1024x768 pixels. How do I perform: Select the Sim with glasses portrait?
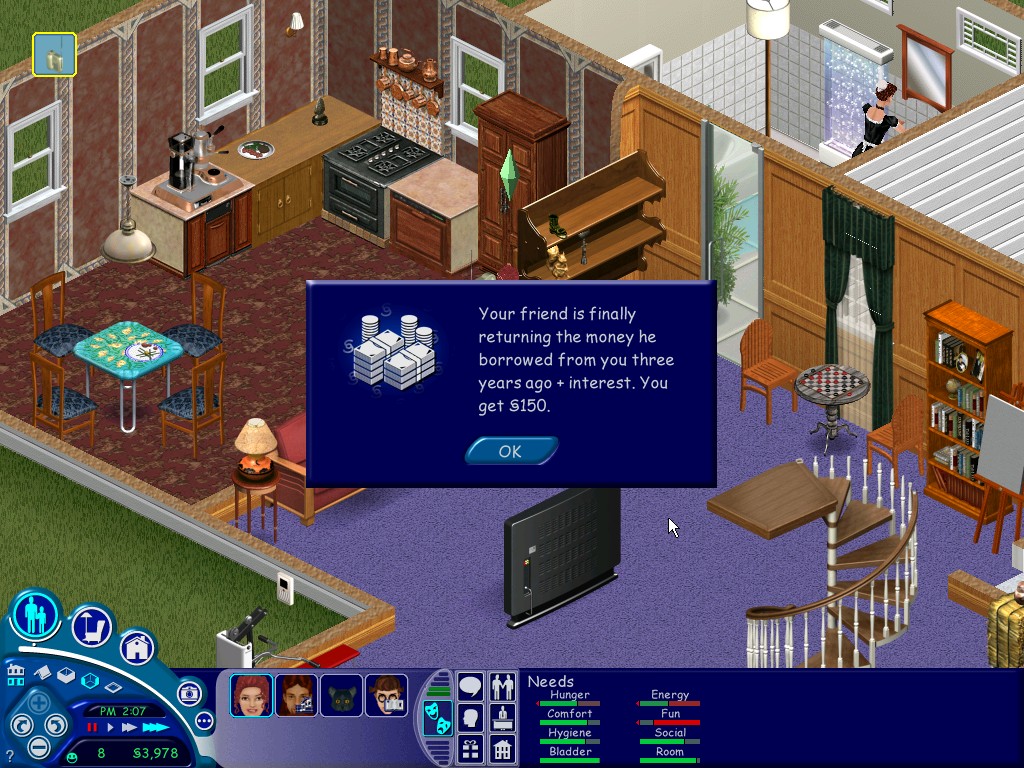point(385,696)
